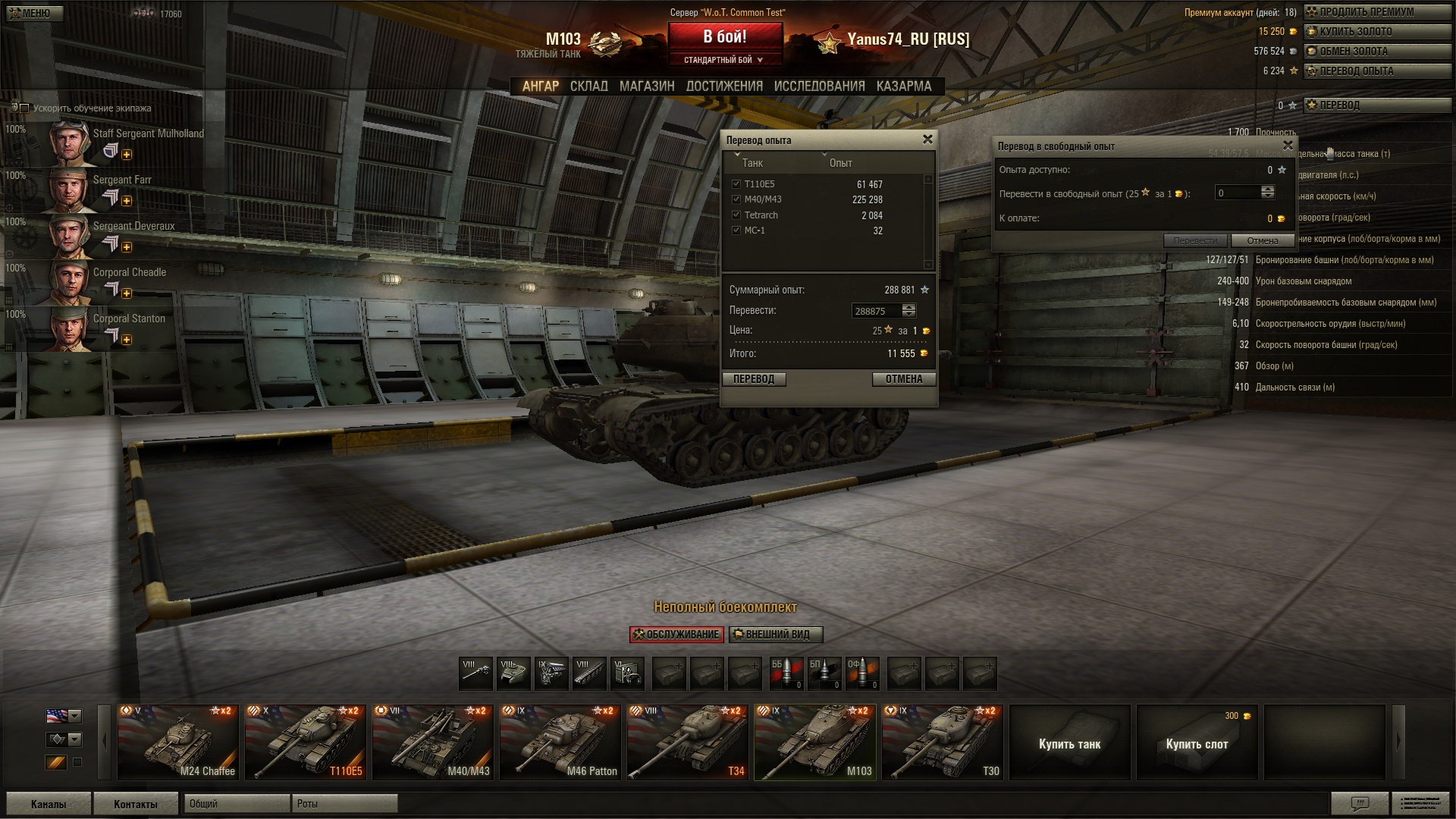This screenshot has width=1456, height=819.
Task: Uncheck the T110E5 experience checkbox
Action: 736,184
